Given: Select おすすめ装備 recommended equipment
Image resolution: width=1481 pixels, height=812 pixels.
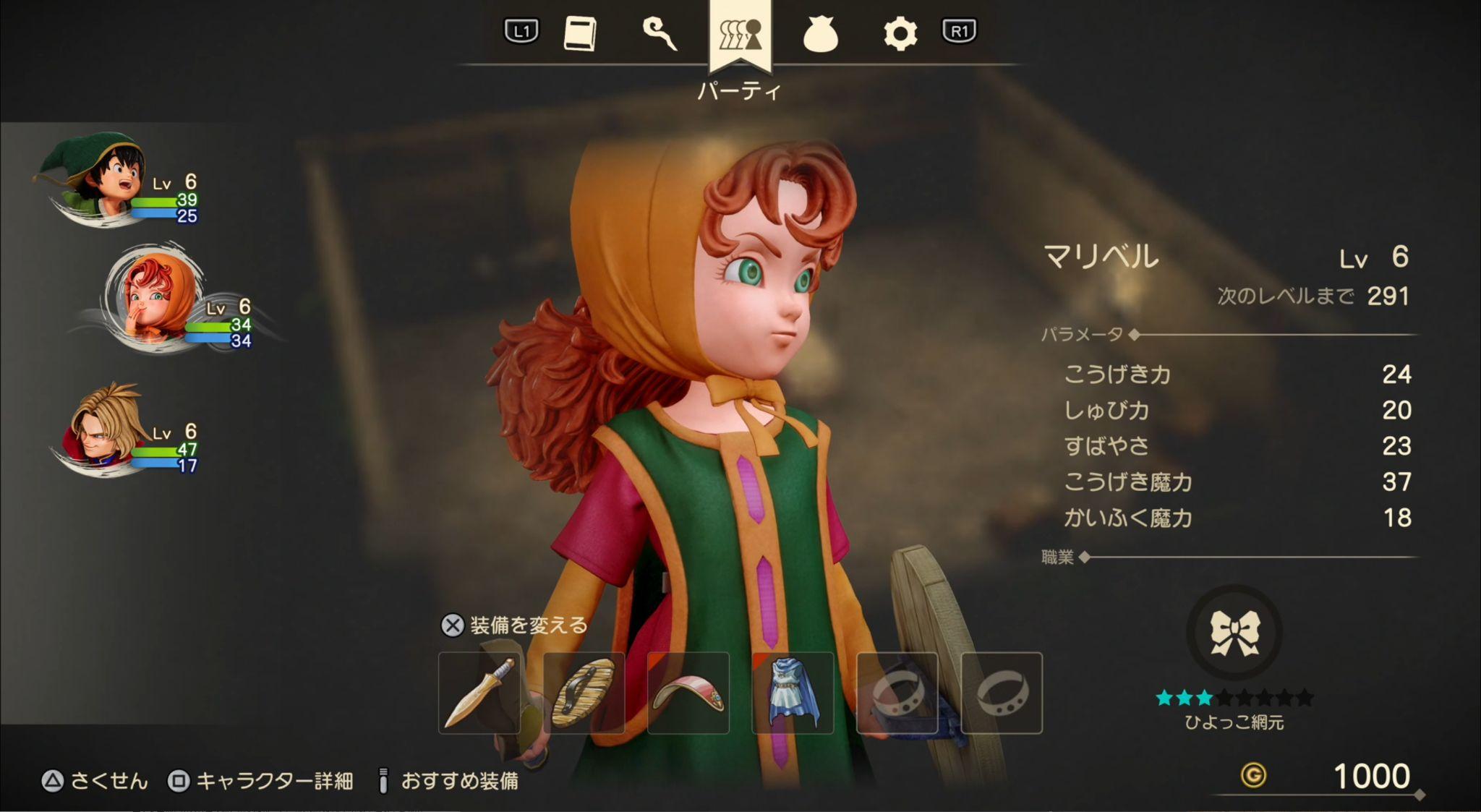Looking at the screenshot, I should (x=463, y=779).
